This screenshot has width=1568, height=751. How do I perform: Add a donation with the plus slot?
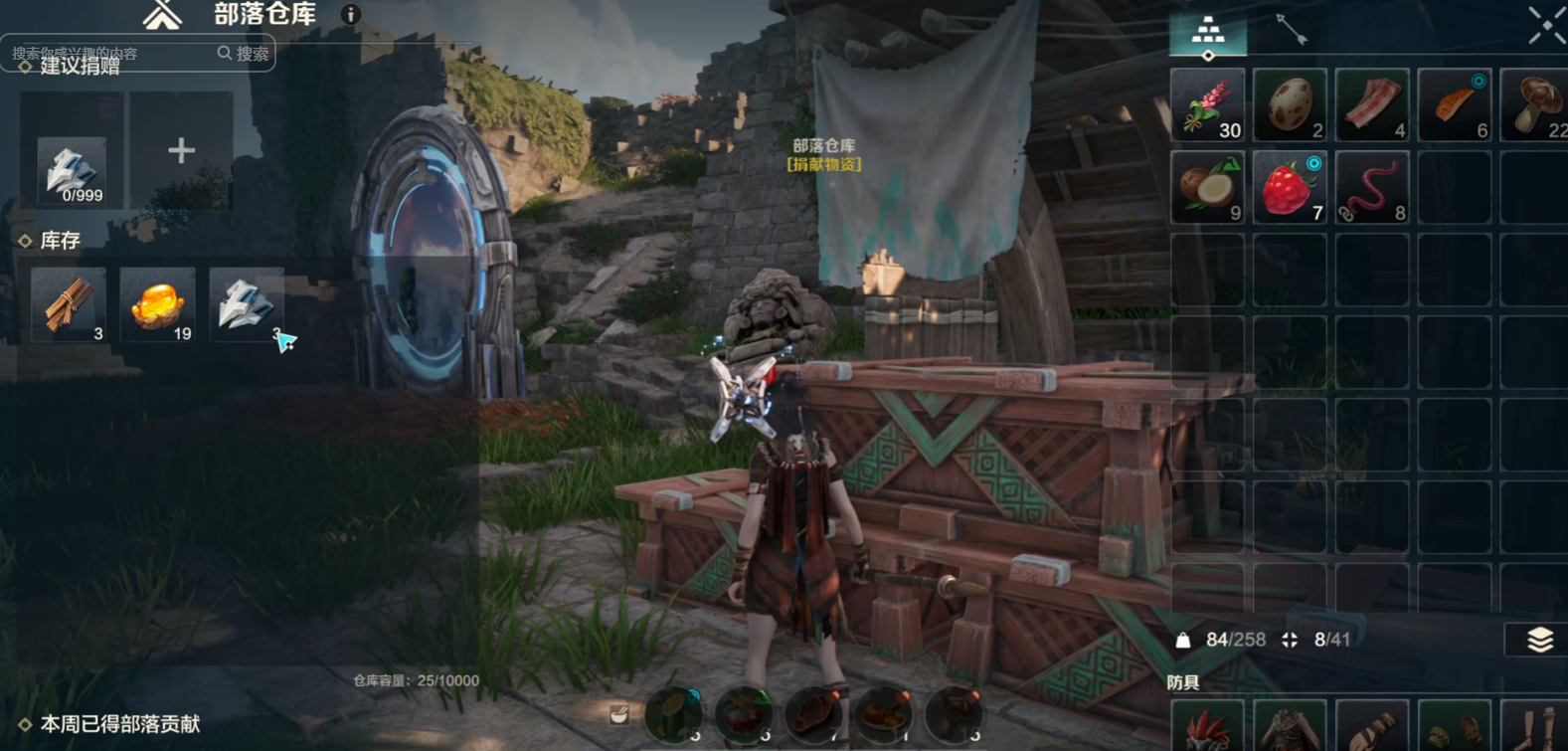coord(181,150)
